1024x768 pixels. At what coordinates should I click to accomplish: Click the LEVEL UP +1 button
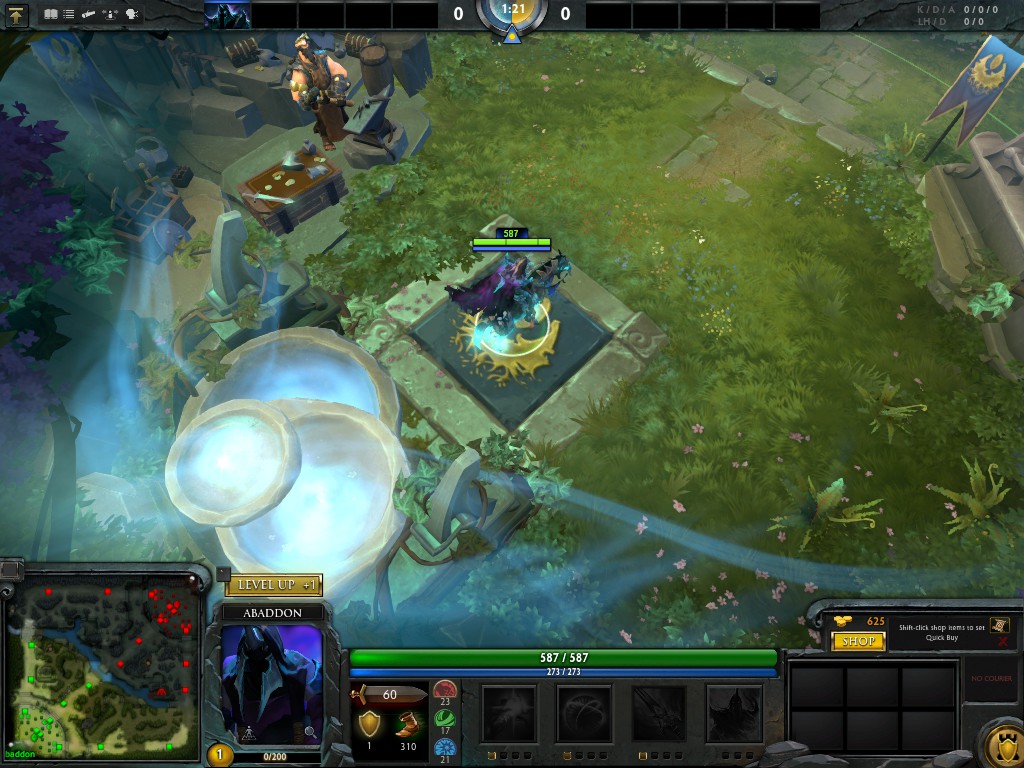pos(274,585)
